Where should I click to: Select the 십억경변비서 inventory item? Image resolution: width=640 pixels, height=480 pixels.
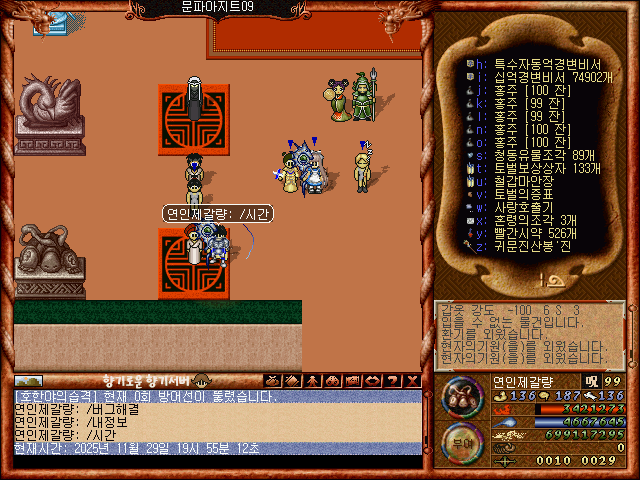pos(540,76)
